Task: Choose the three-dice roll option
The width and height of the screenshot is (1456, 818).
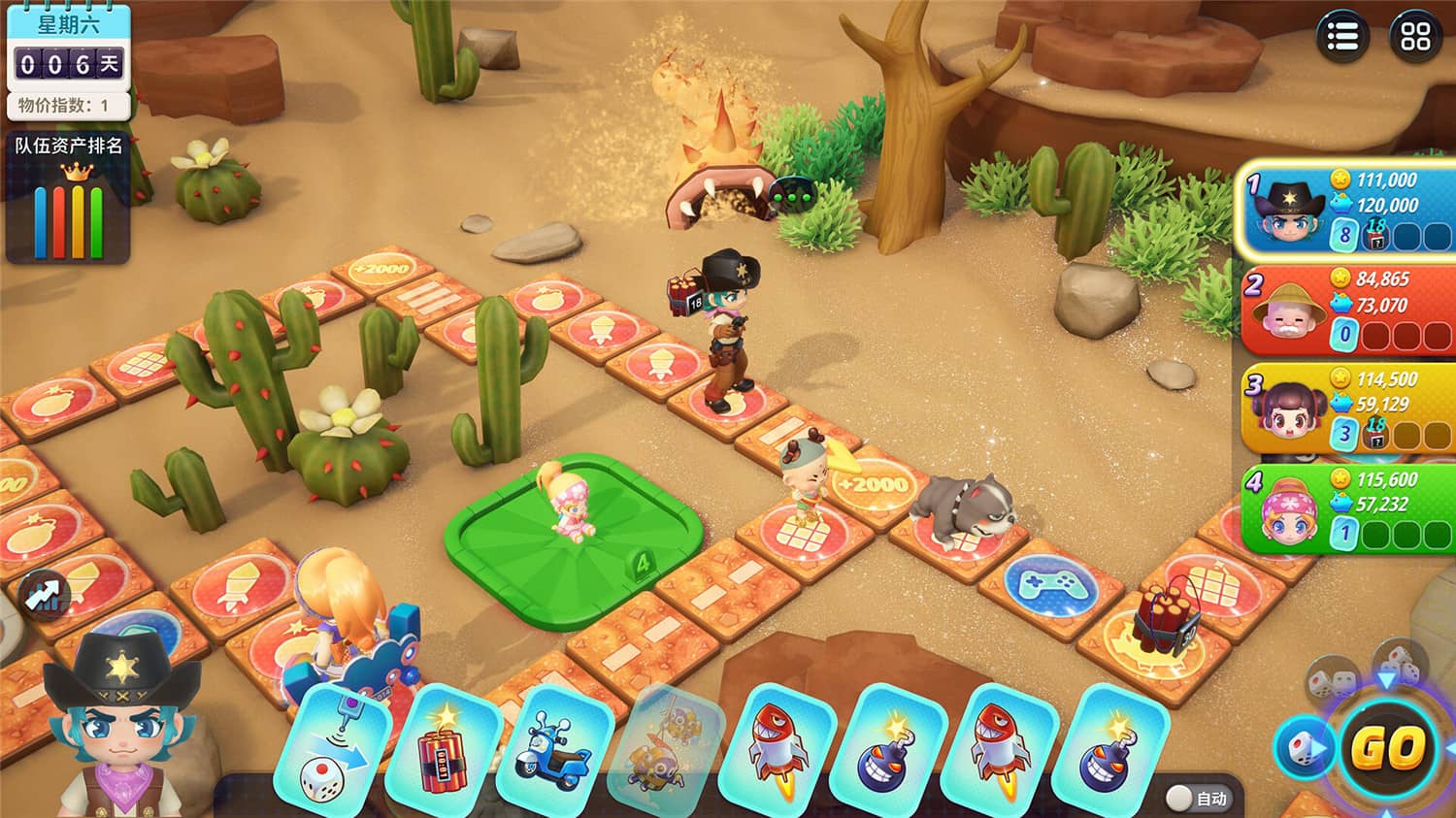Action: (x=1399, y=662)
